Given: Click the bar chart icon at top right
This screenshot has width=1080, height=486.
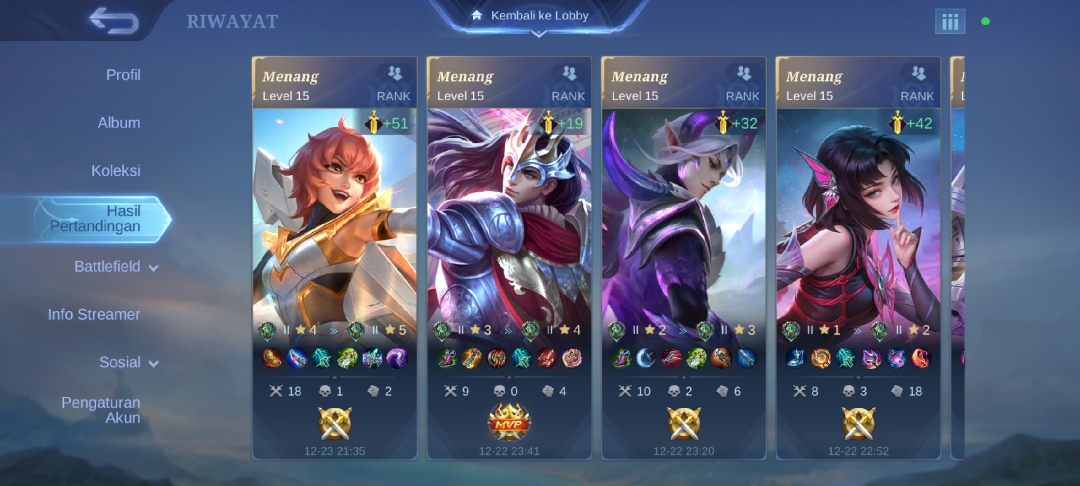Looking at the screenshot, I should coord(950,21).
